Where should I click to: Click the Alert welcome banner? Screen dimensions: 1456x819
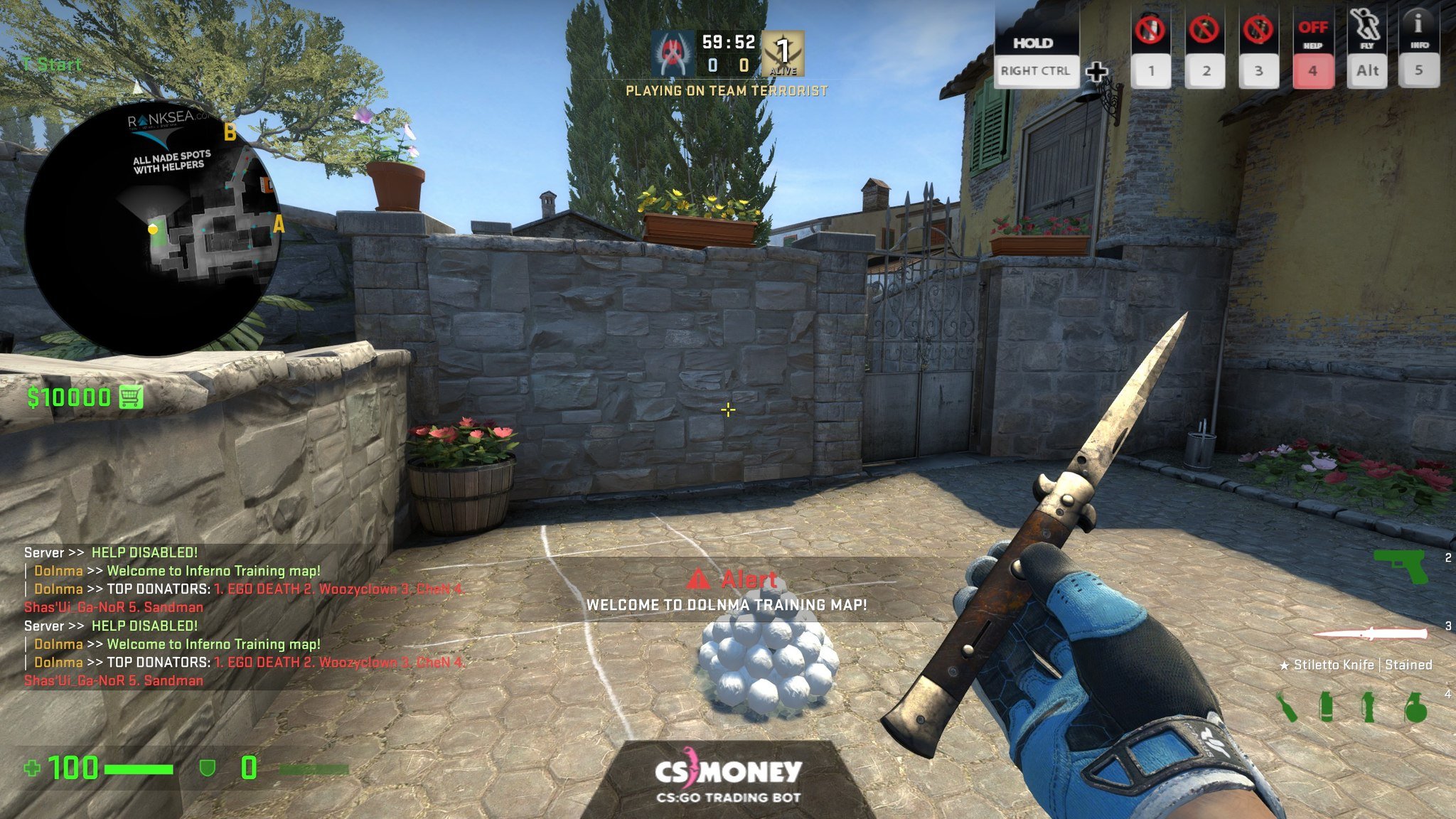(x=727, y=591)
